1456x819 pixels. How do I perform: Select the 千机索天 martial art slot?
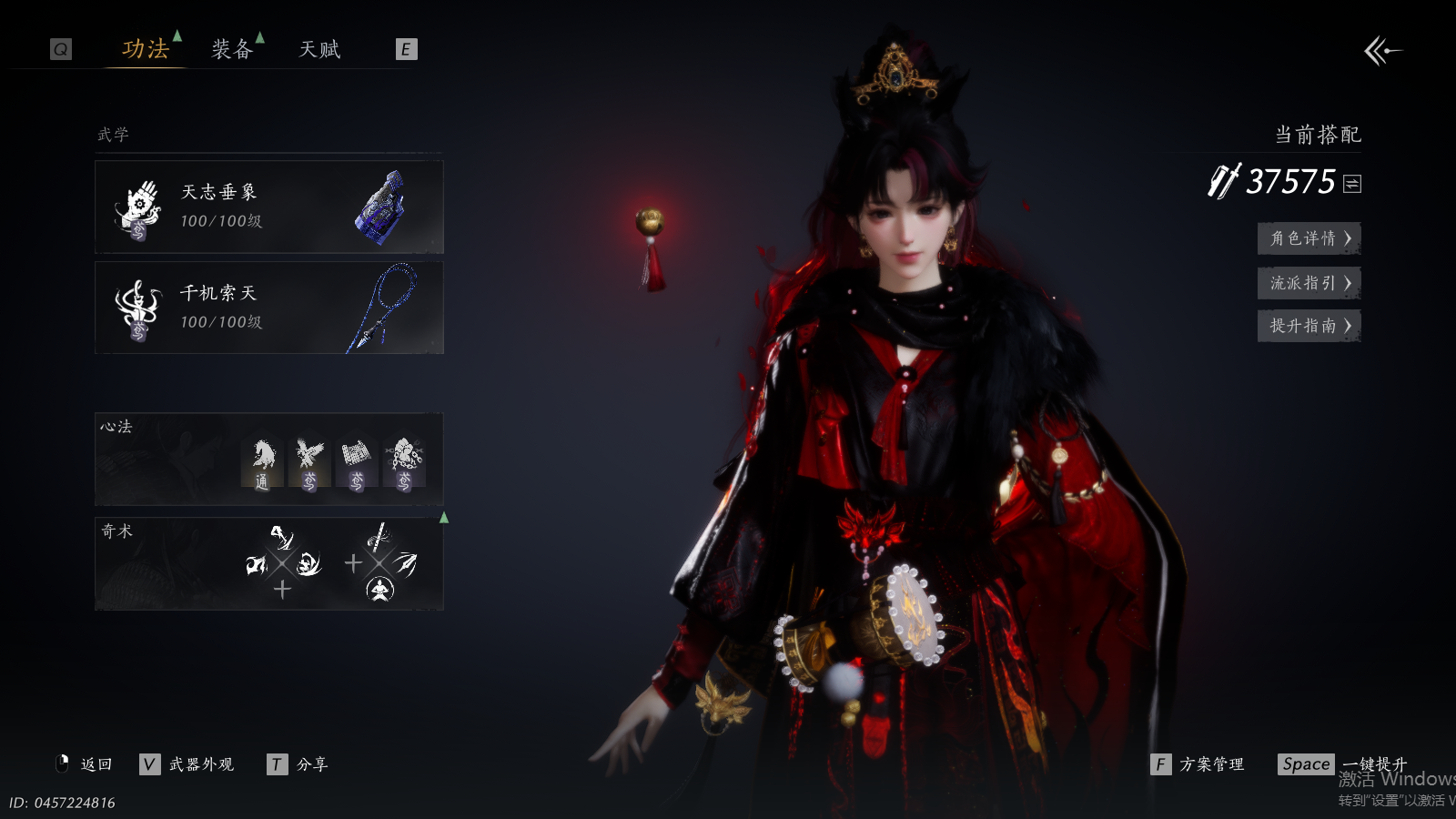[268, 308]
